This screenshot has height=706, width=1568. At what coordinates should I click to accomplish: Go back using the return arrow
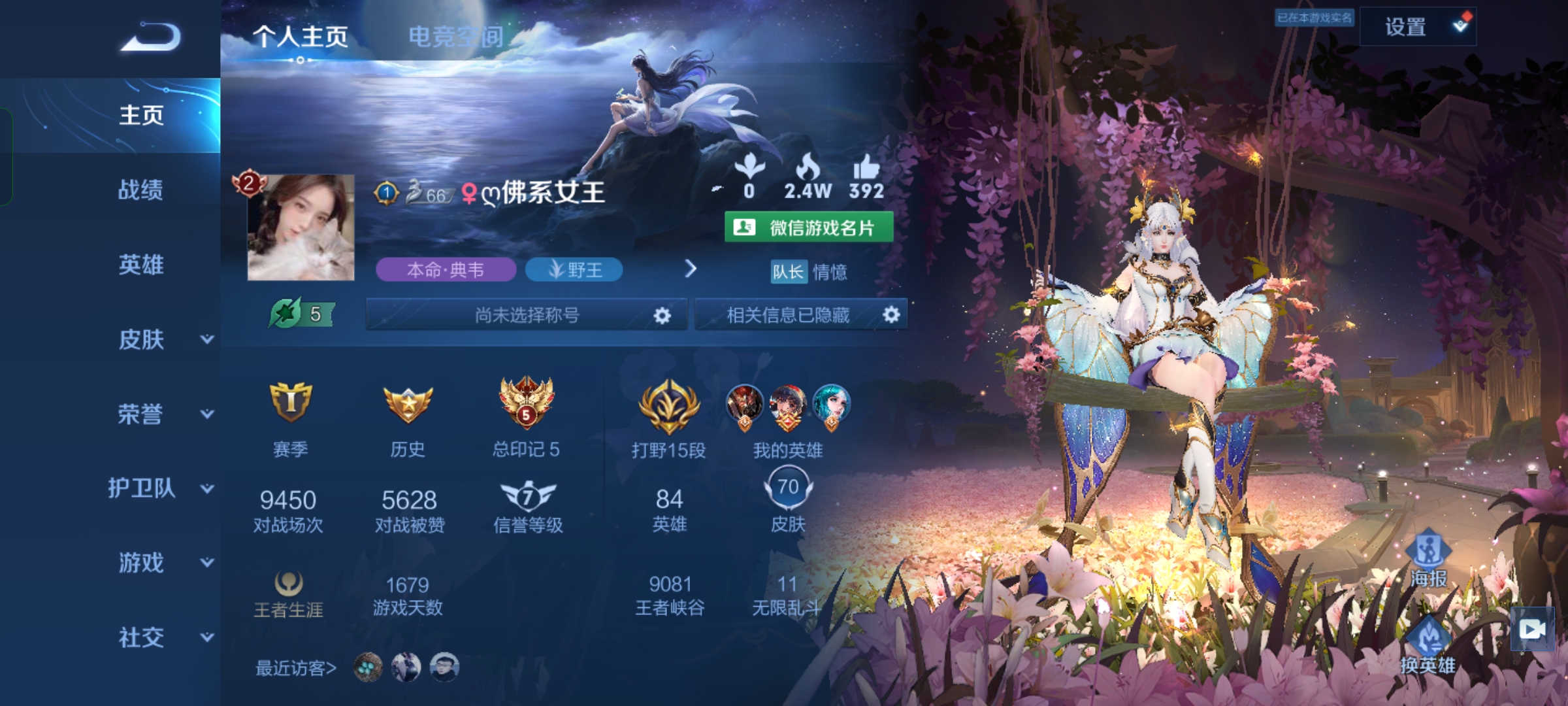pyautogui.click(x=150, y=37)
